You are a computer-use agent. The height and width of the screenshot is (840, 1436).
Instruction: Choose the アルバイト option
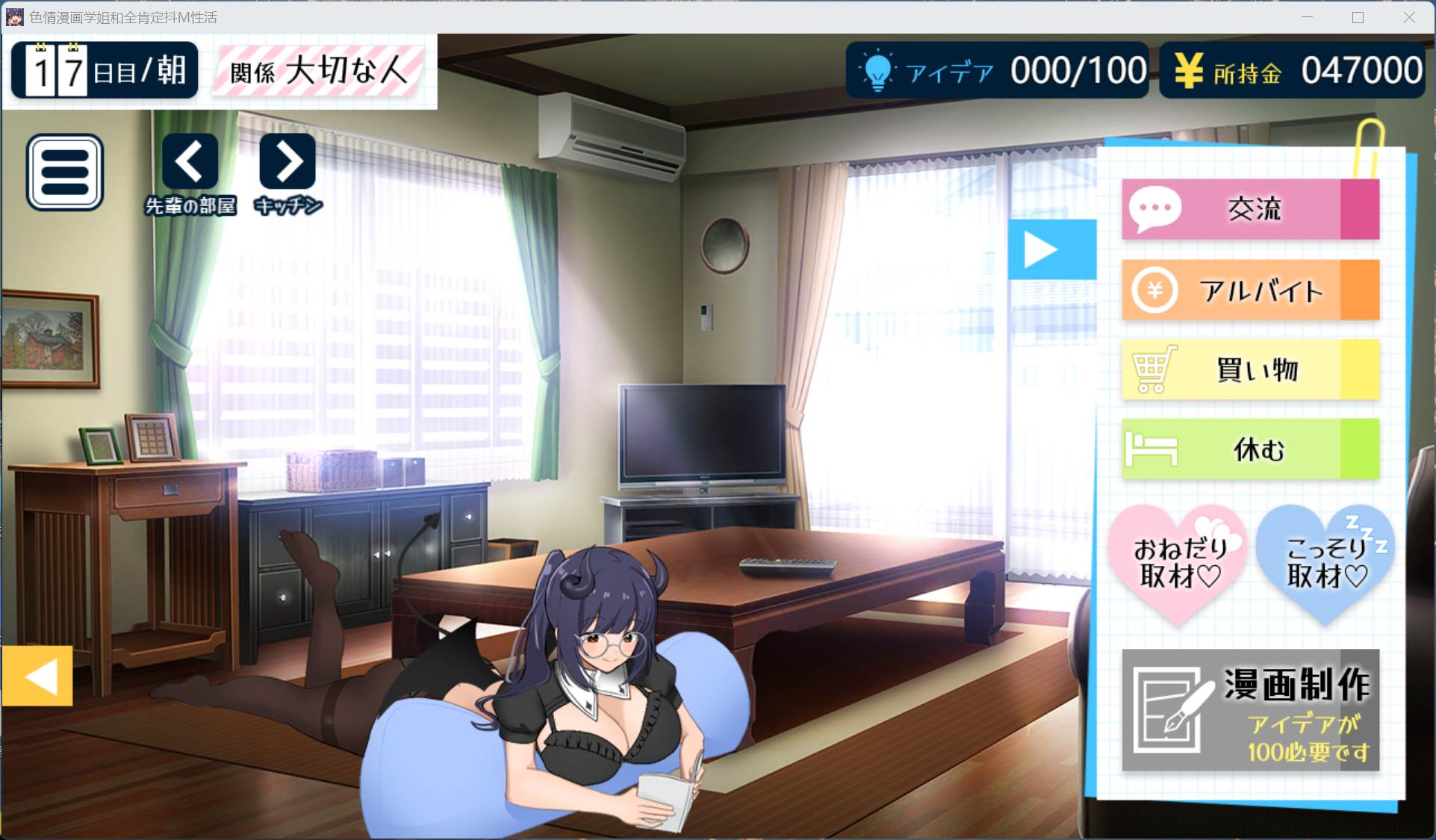1249,290
